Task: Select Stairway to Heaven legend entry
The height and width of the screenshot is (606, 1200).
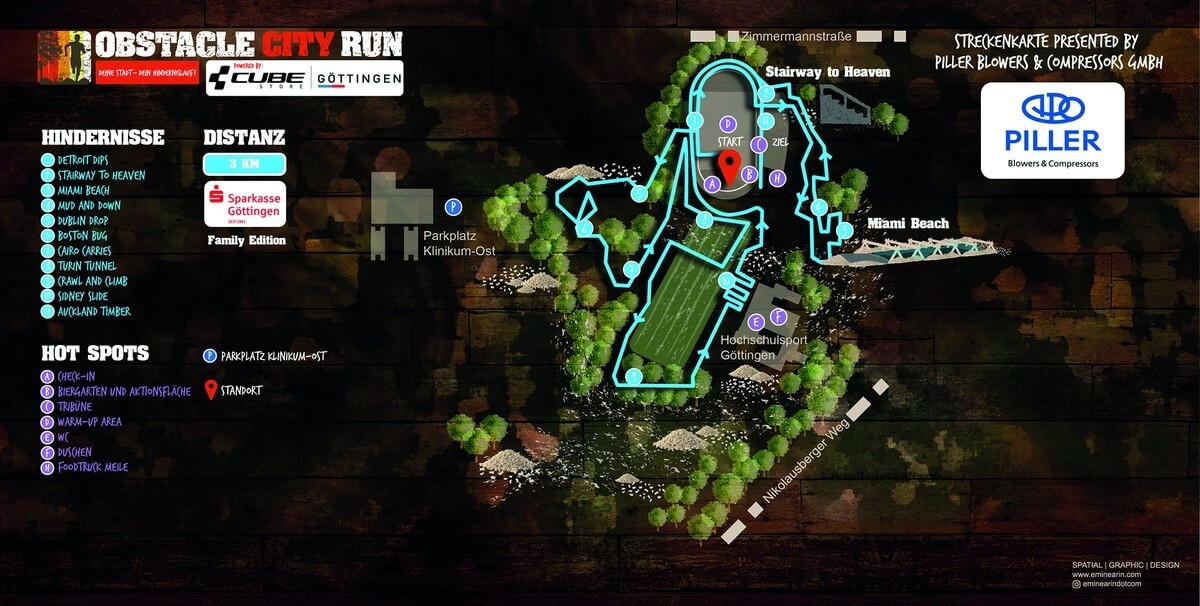Action: (95, 175)
